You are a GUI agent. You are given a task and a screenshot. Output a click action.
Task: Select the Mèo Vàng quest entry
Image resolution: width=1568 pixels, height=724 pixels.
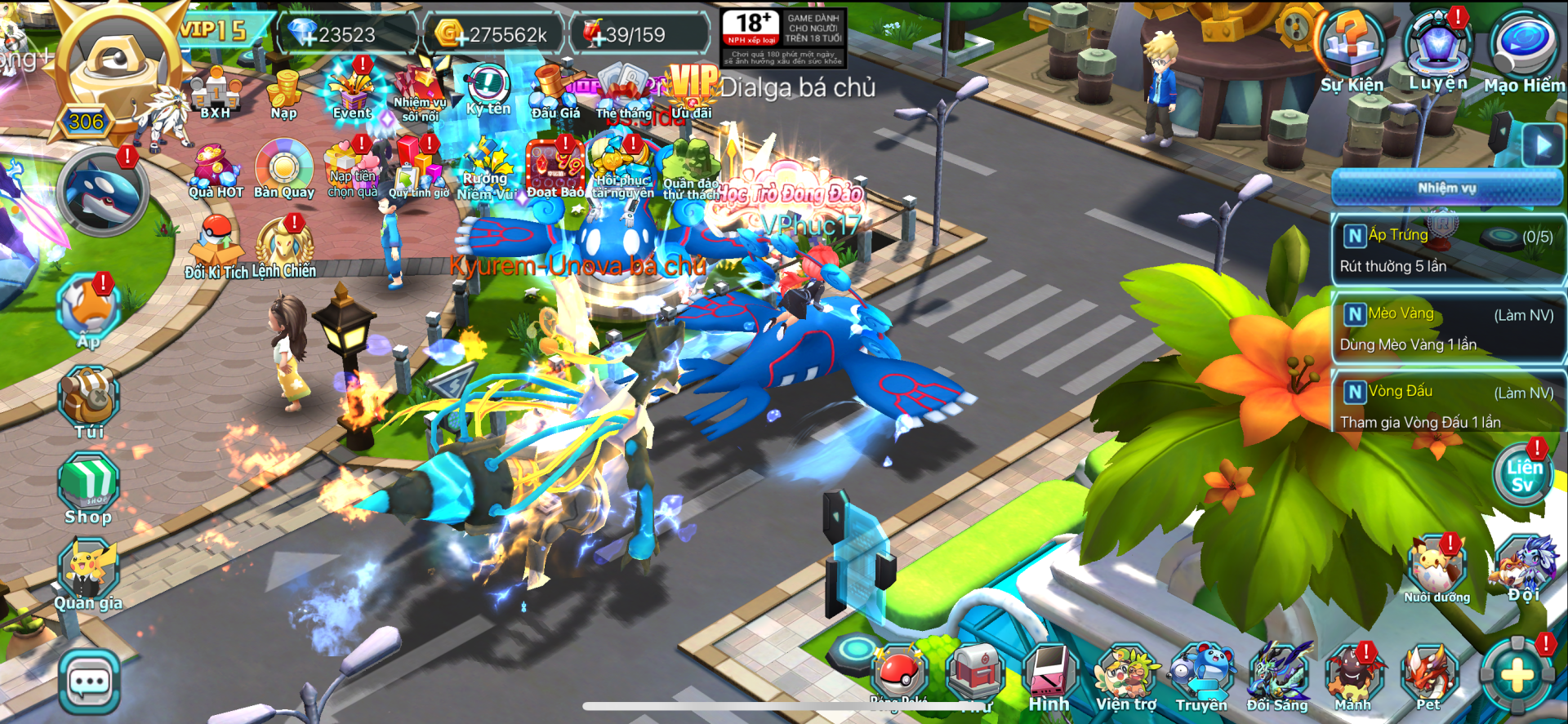[x=1447, y=328]
